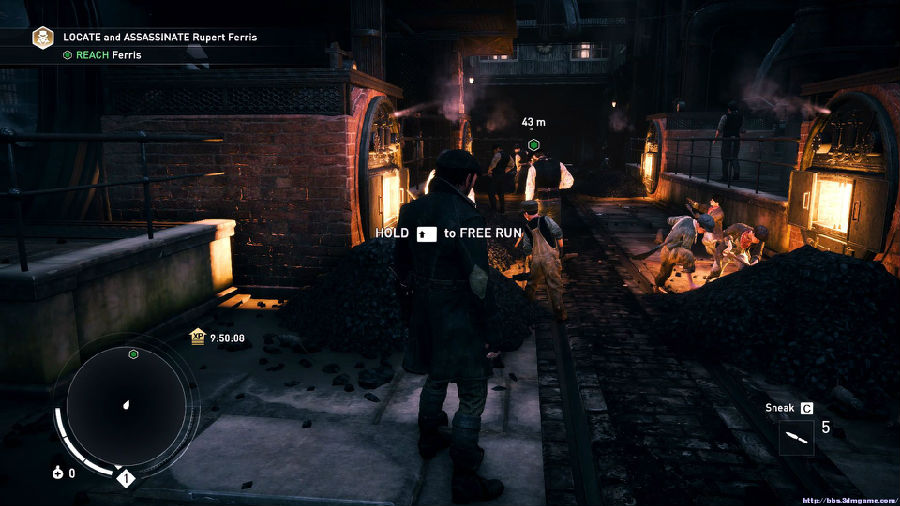This screenshot has height=506, width=900.
Task: Select the LOCATE and ASSASSINATE Rupert Ferris objective
Action: click(x=160, y=37)
